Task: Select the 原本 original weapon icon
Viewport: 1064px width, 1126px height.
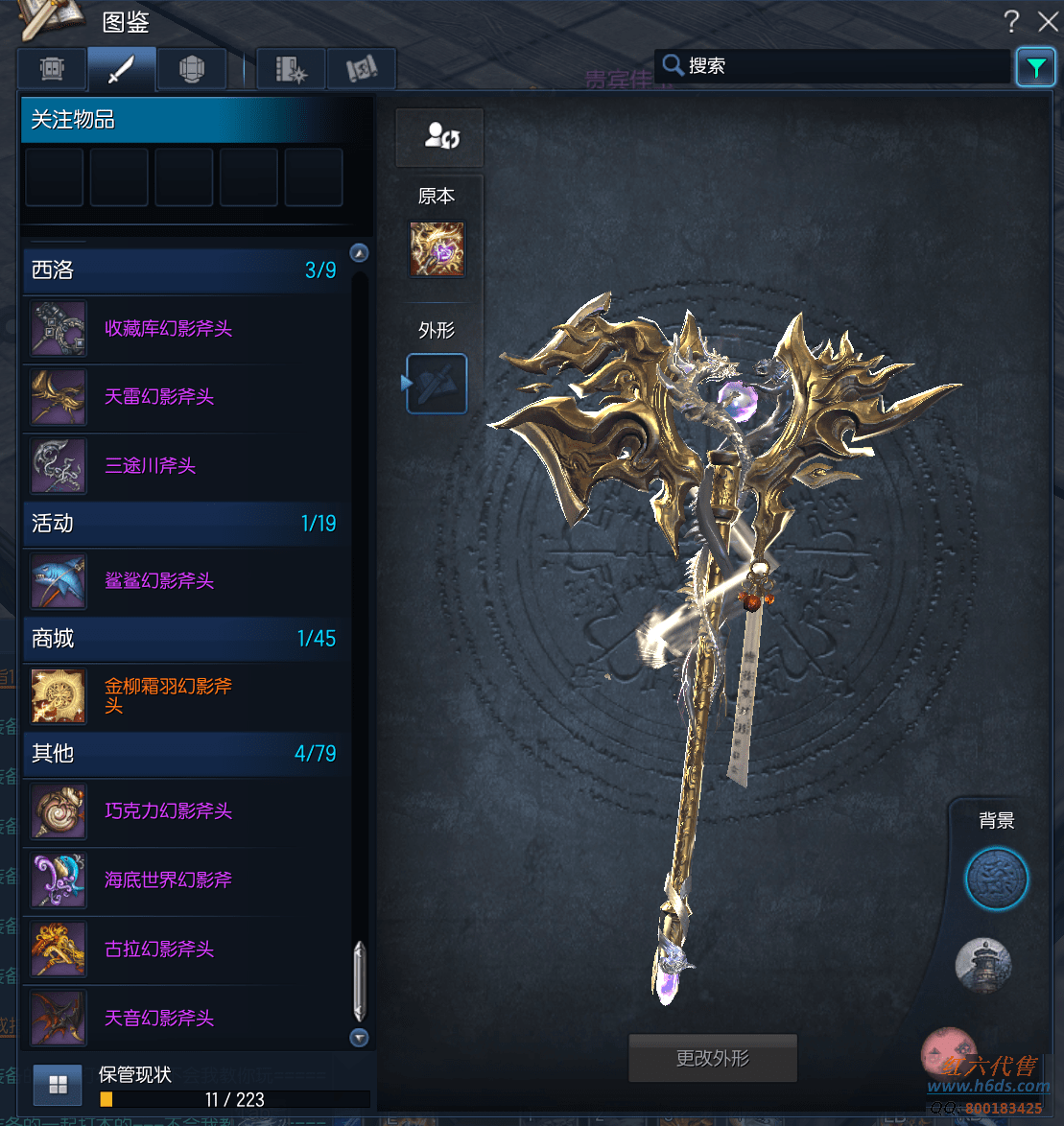Action: [x=437, y=249]
